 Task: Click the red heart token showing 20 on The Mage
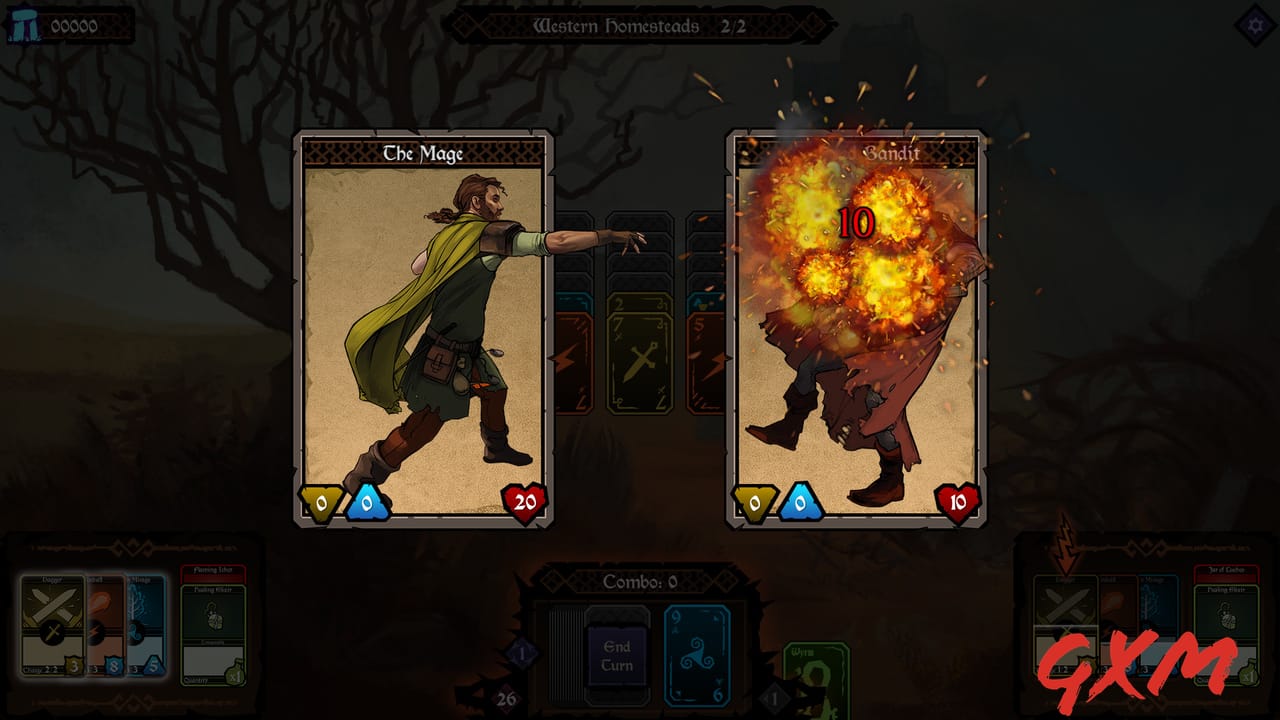[x=522, y=504]
